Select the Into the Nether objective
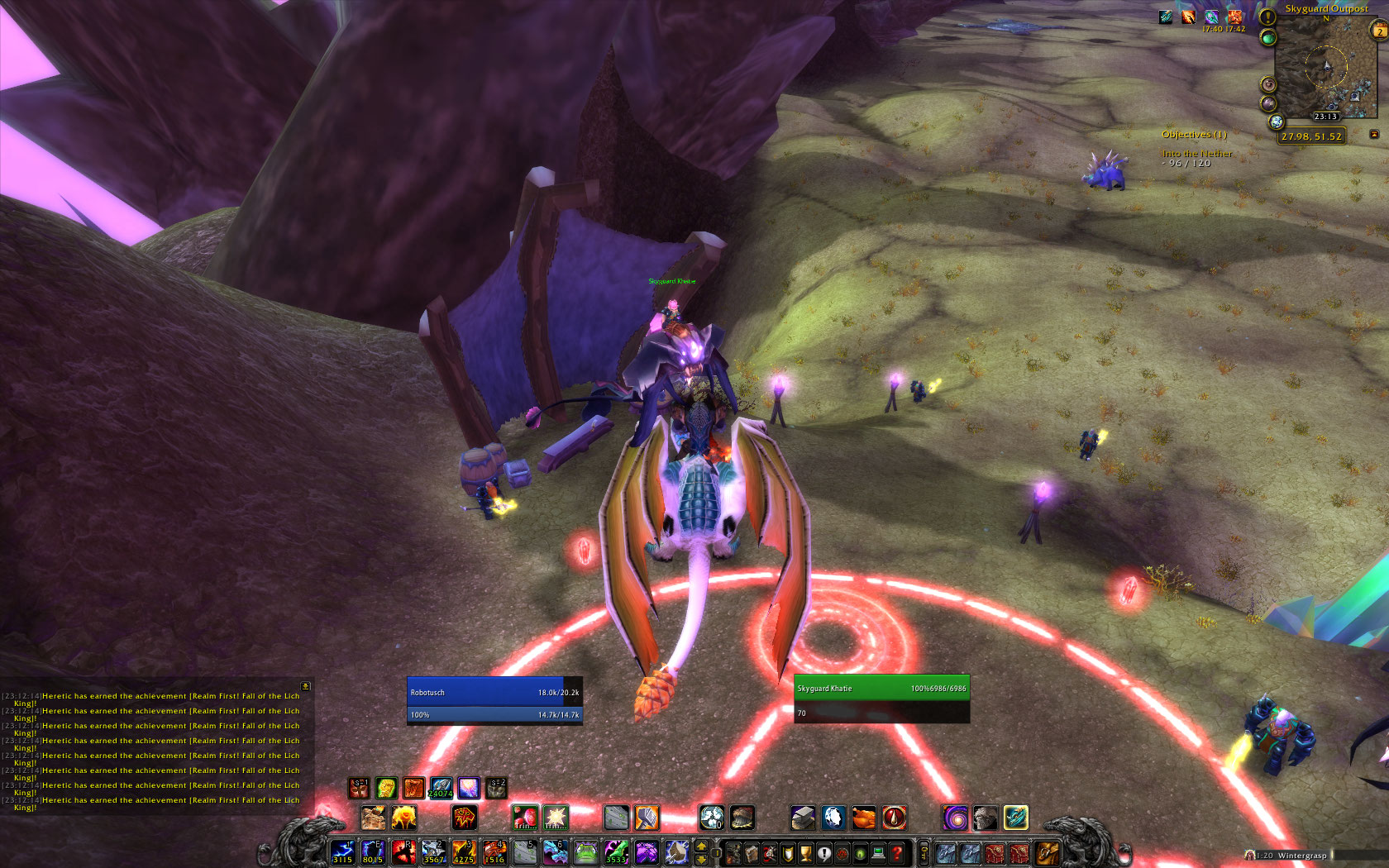Viewport: 1389px width, 868px height. click(1196, 154)
